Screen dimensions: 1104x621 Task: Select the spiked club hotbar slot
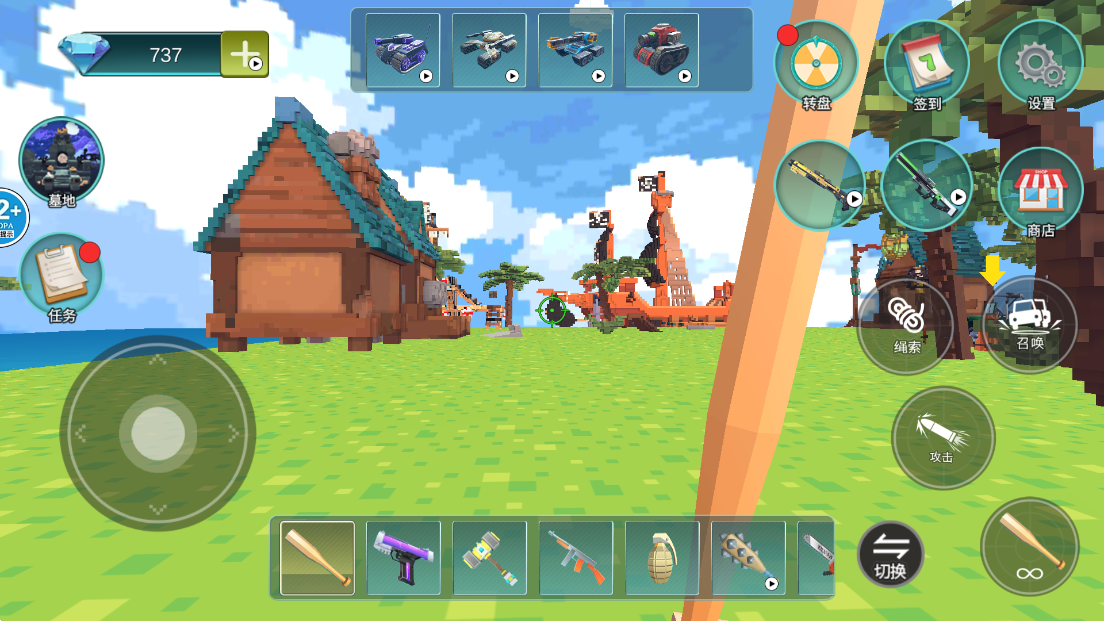[747, 558]
